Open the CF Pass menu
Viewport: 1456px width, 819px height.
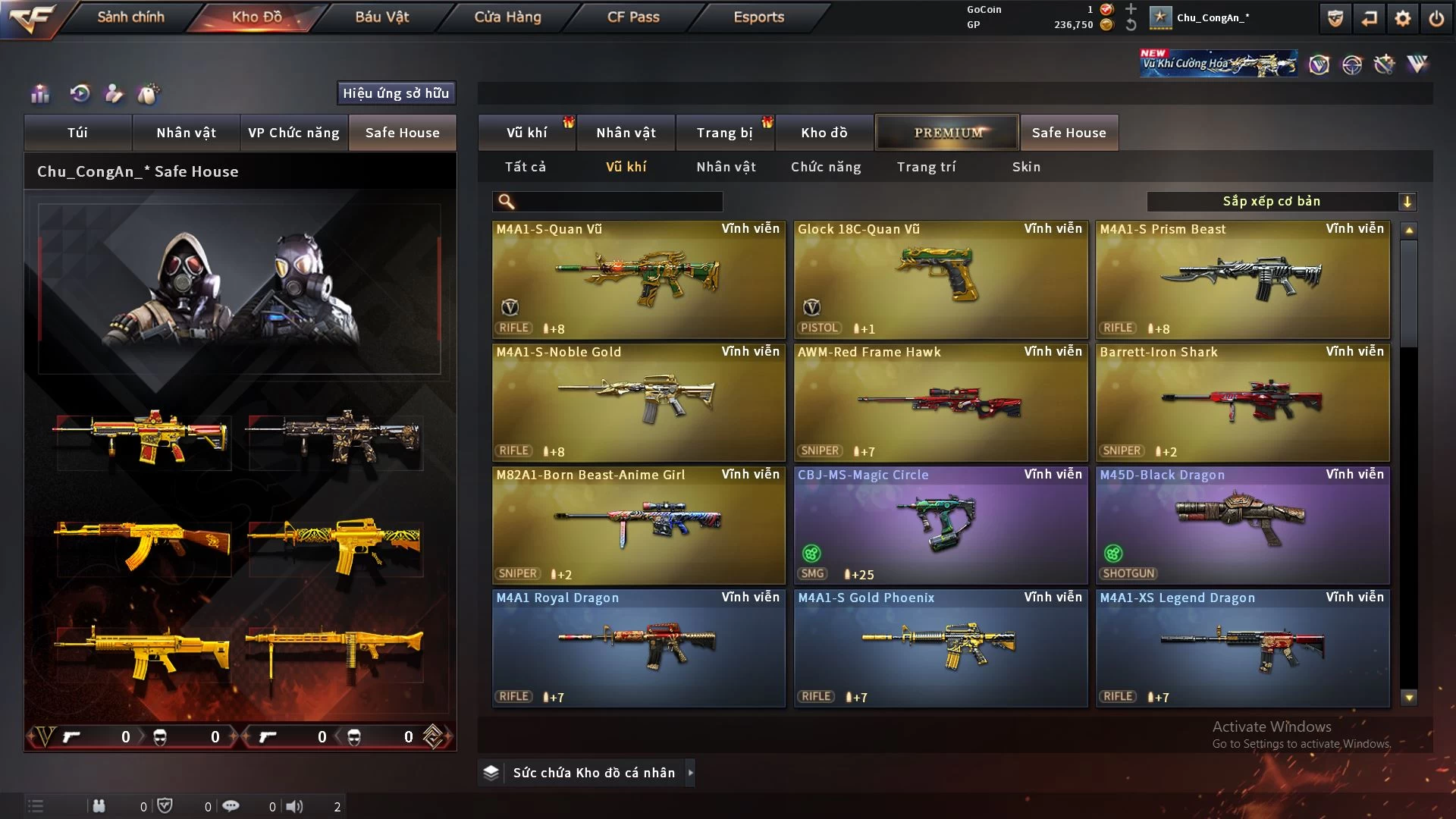633,17
